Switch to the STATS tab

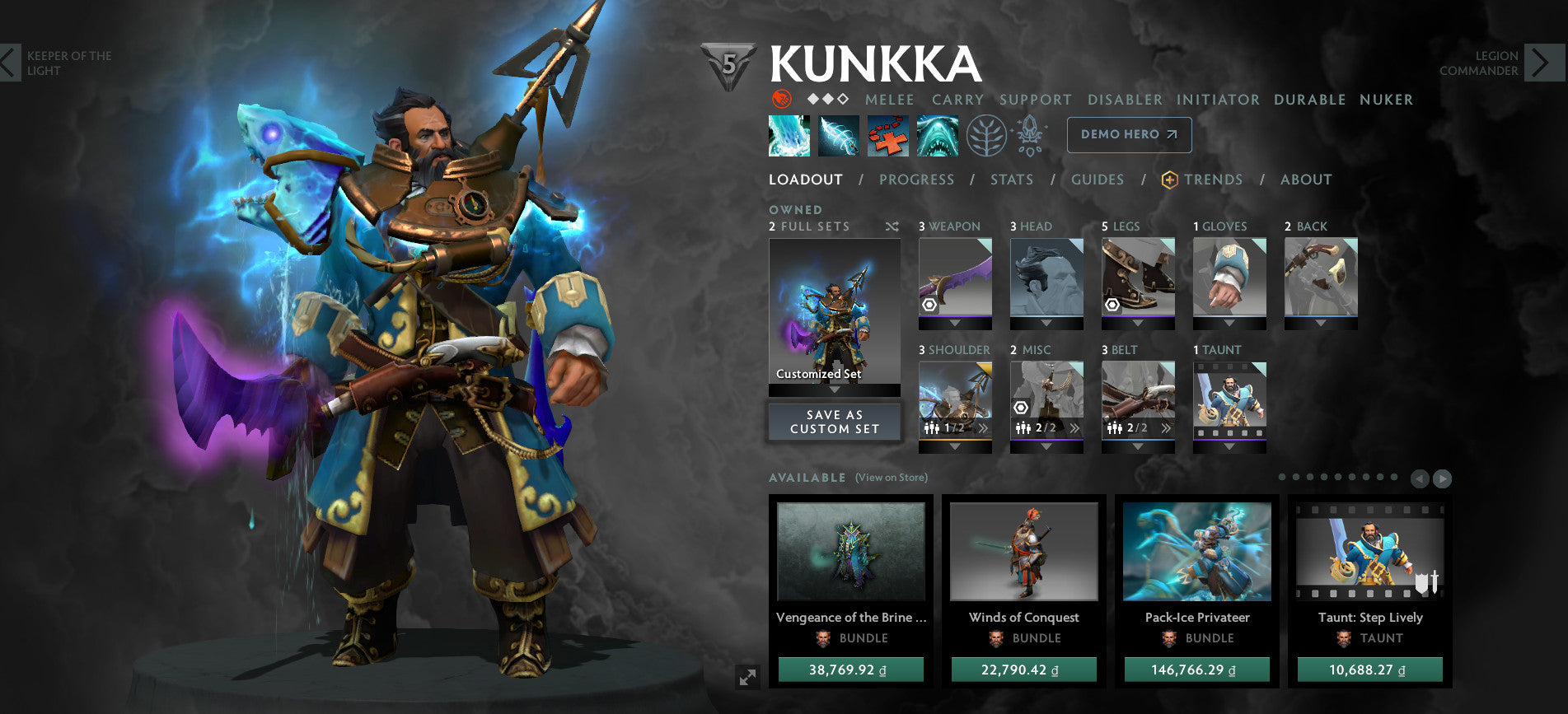pyautogui.click(x=1012, y=180)
